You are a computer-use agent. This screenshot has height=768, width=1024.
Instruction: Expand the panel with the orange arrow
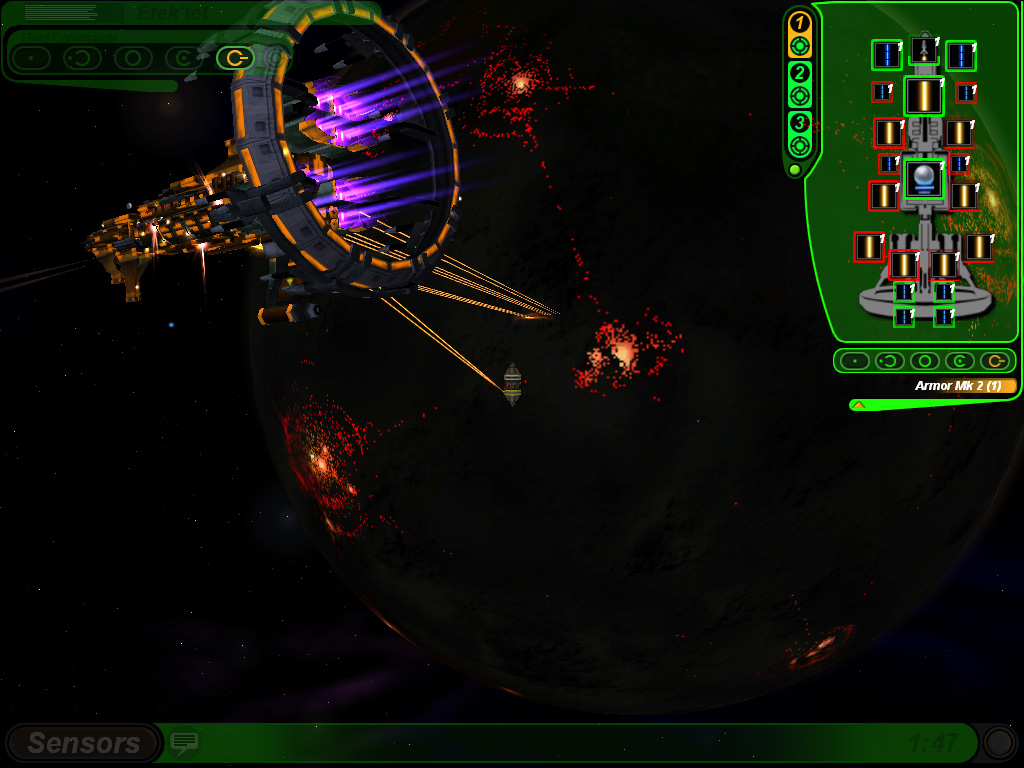(x=858, y=405)
